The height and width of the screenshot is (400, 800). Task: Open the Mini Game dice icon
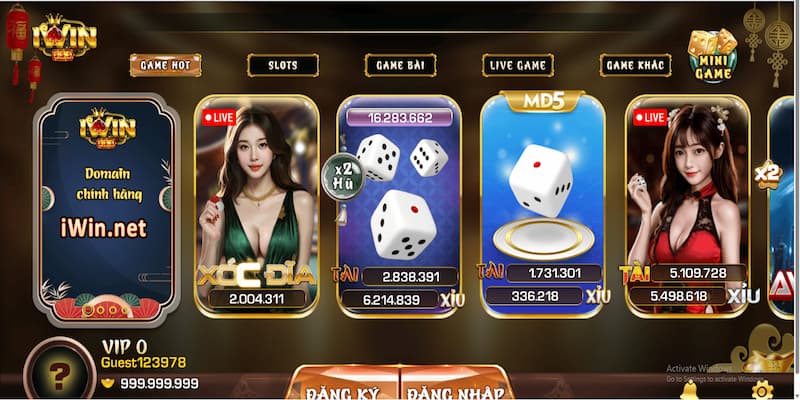coord(712,54)
